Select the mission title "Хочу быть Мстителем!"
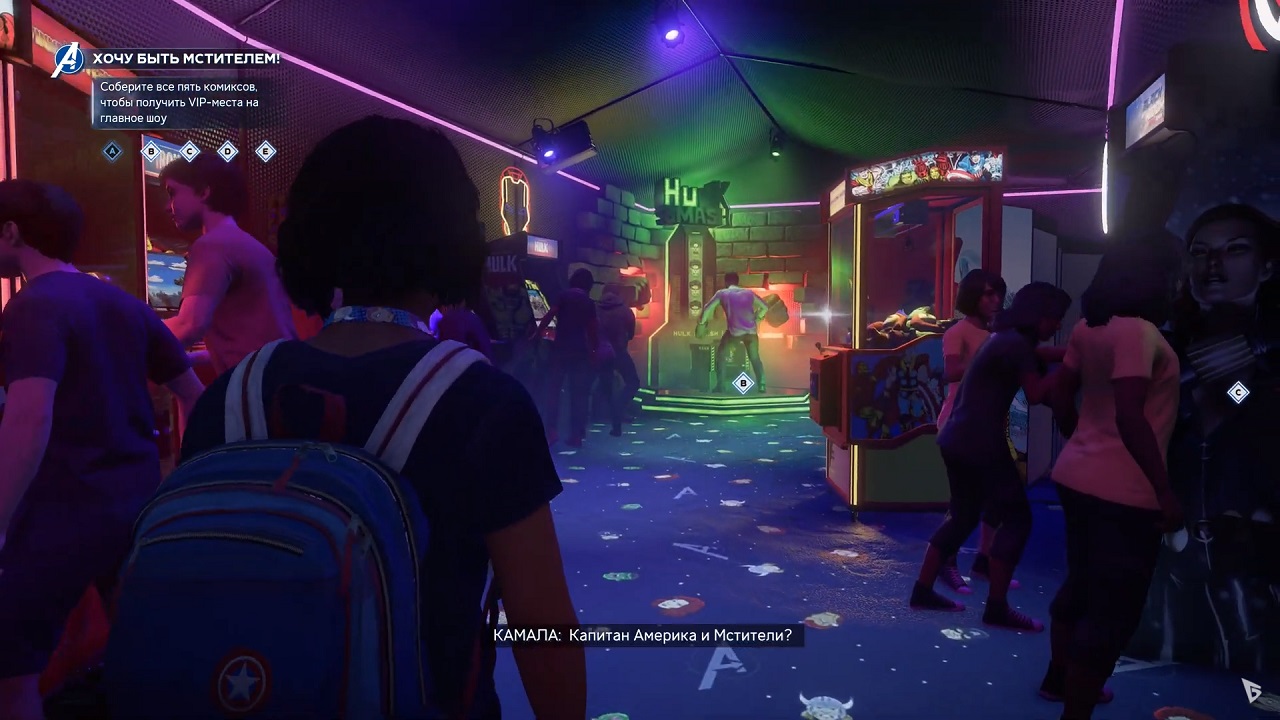 (x=186, y=59)
